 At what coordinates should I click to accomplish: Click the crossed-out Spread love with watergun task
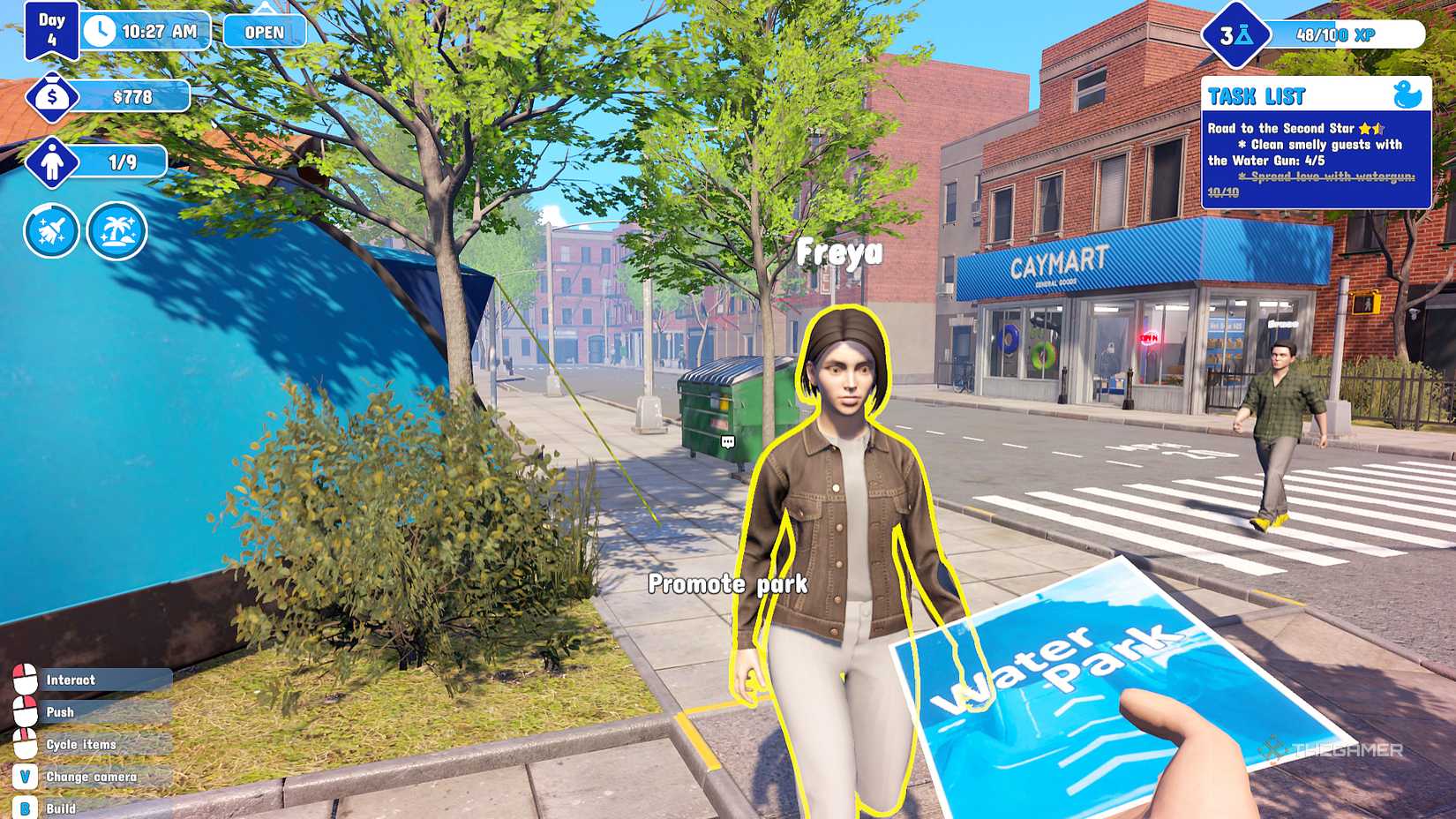point(1328,179)
